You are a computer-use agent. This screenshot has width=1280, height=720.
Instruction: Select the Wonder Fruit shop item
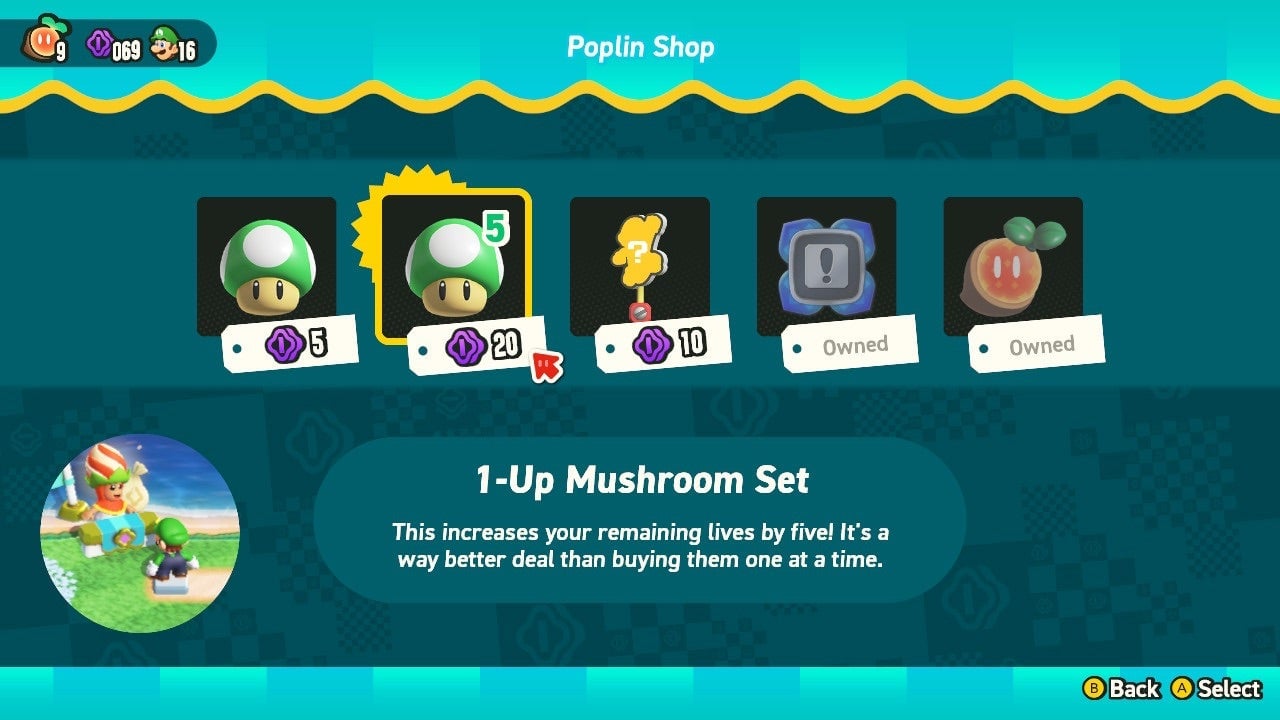[x=1013, y=258]
